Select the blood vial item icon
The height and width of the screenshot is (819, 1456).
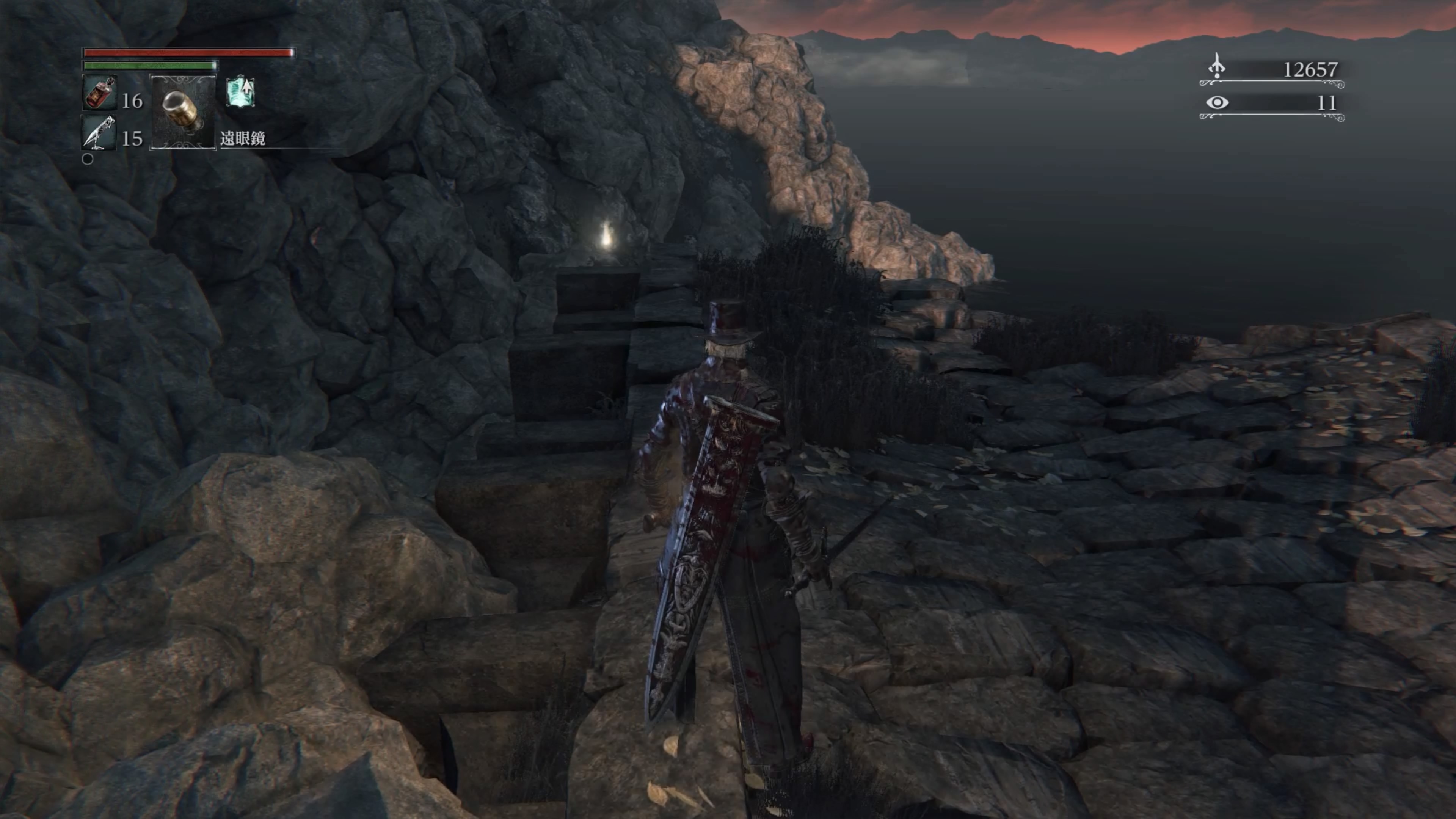[100, 93]
